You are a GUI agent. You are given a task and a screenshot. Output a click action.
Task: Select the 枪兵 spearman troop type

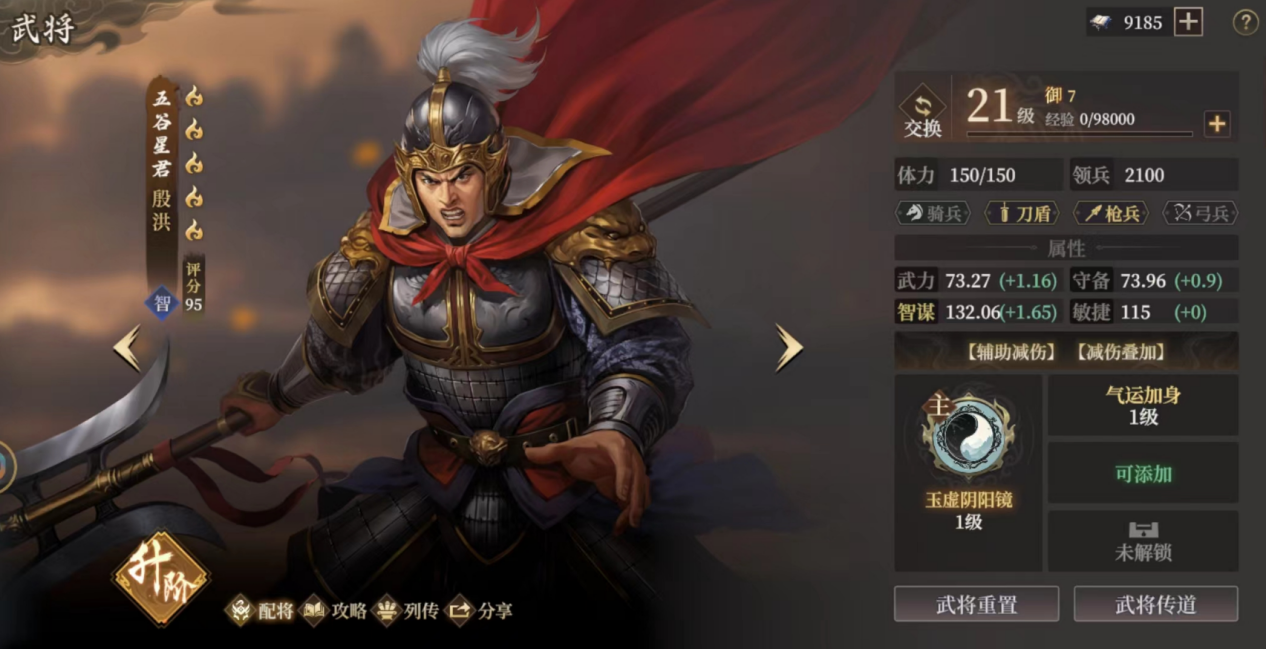[x=1112, y=213]
